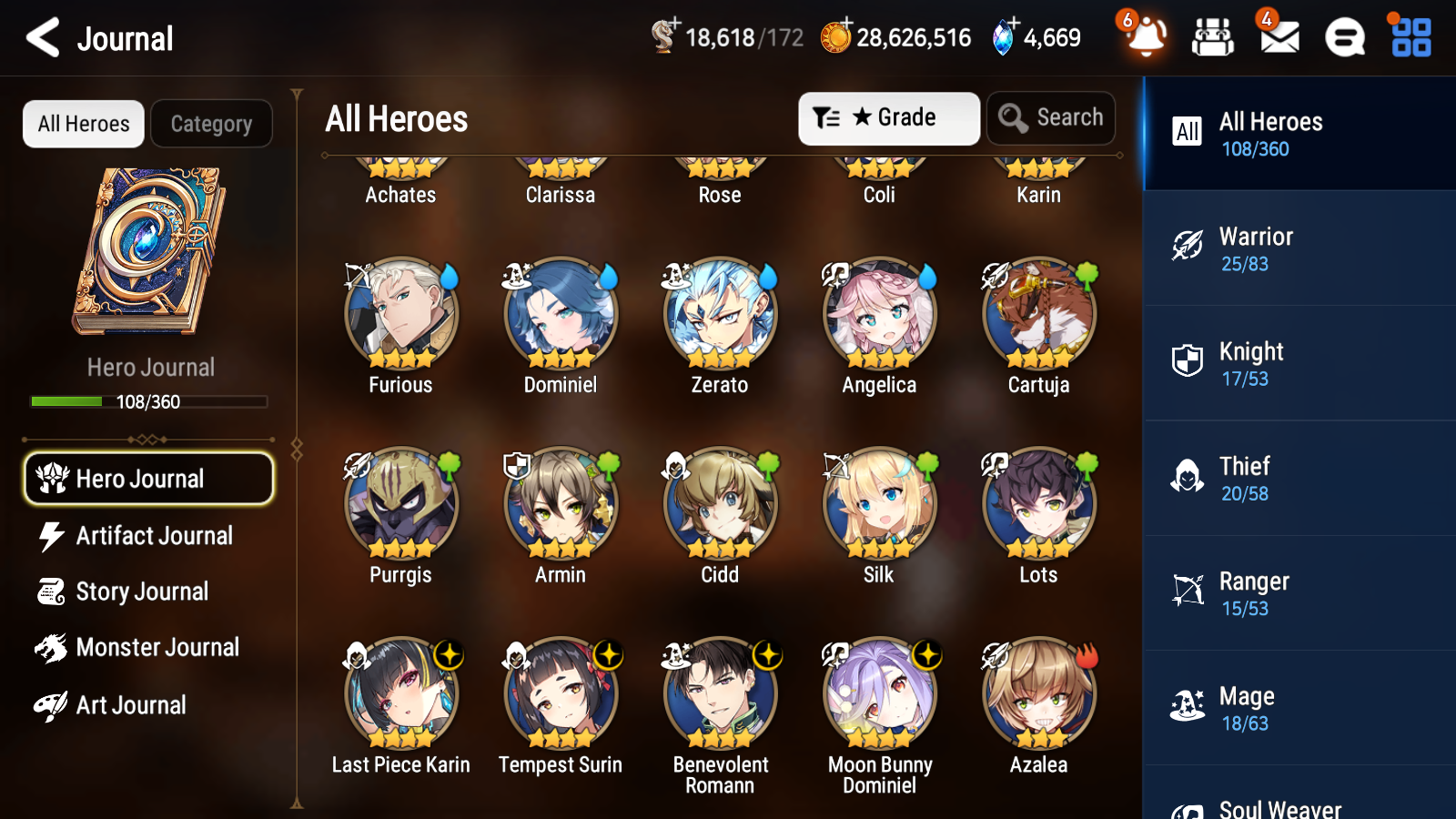Open the chat icon in the top bar
The height and width of the screenshot is (819, 1456).
pos(1344,38)
